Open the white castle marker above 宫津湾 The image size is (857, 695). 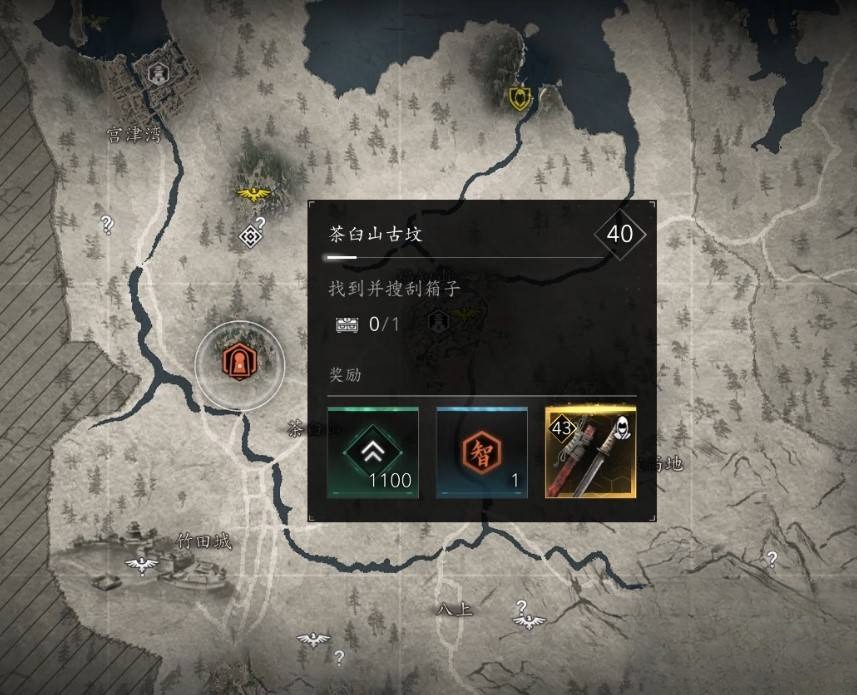(157, 72)
